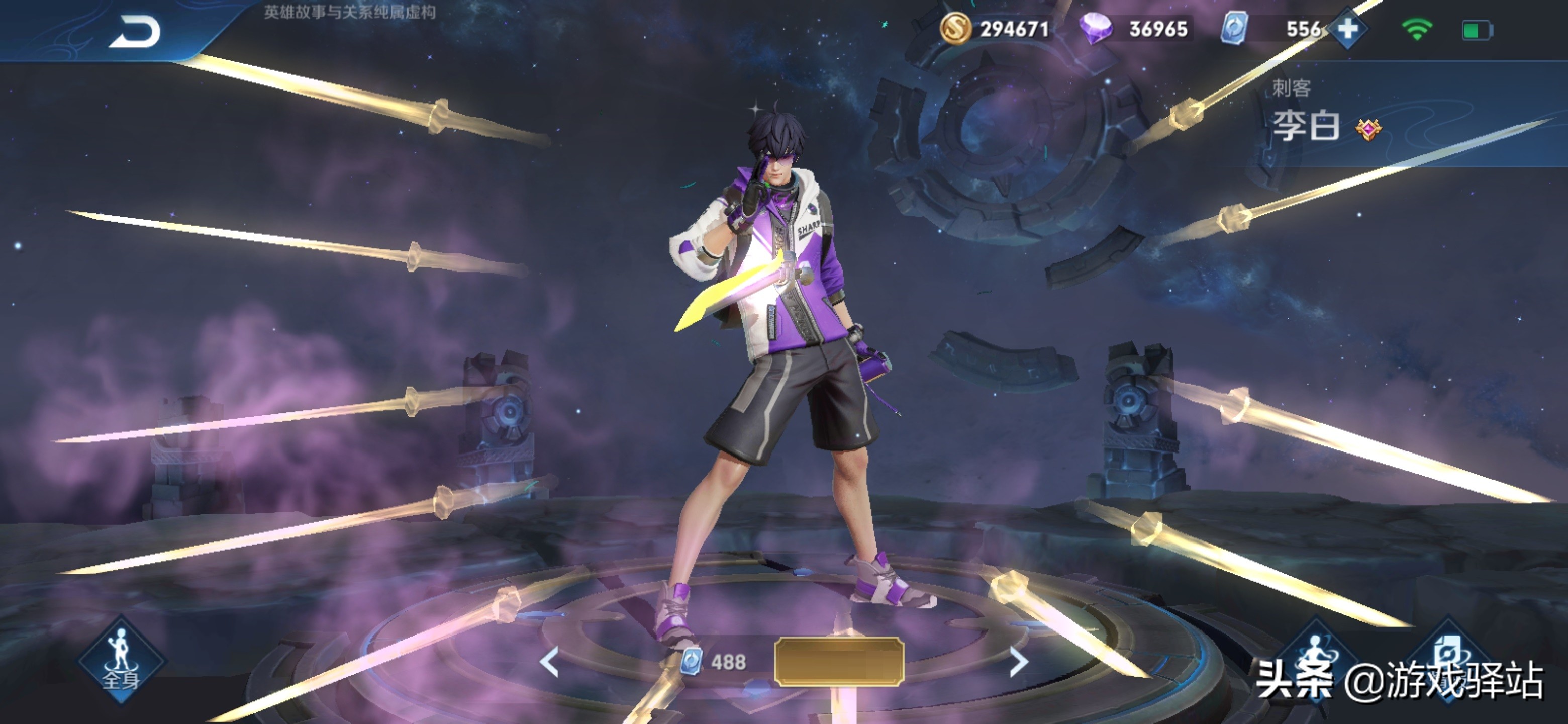Show the previous skin with left arrow

tap(550, 662)
